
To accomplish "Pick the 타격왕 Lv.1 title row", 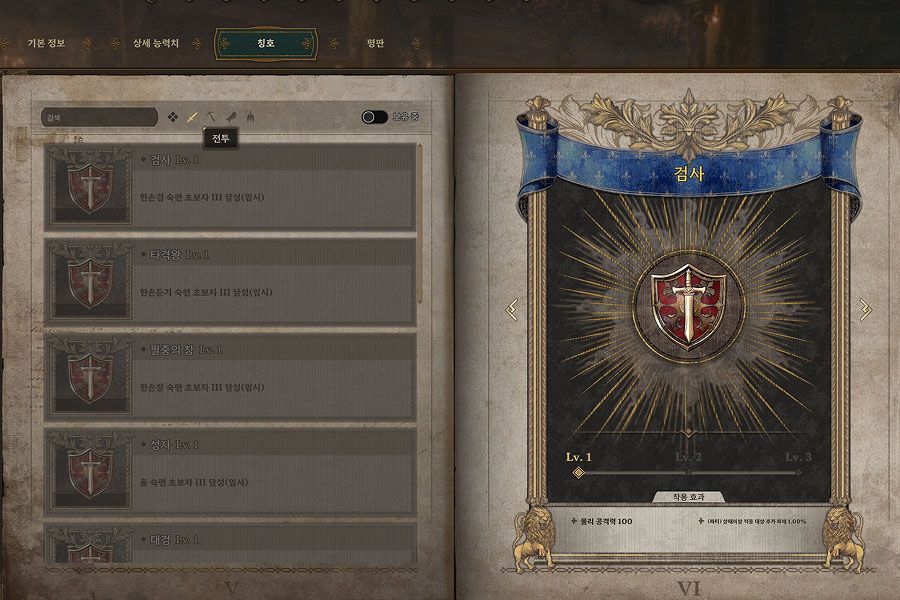I will click(x=230, y=281).
